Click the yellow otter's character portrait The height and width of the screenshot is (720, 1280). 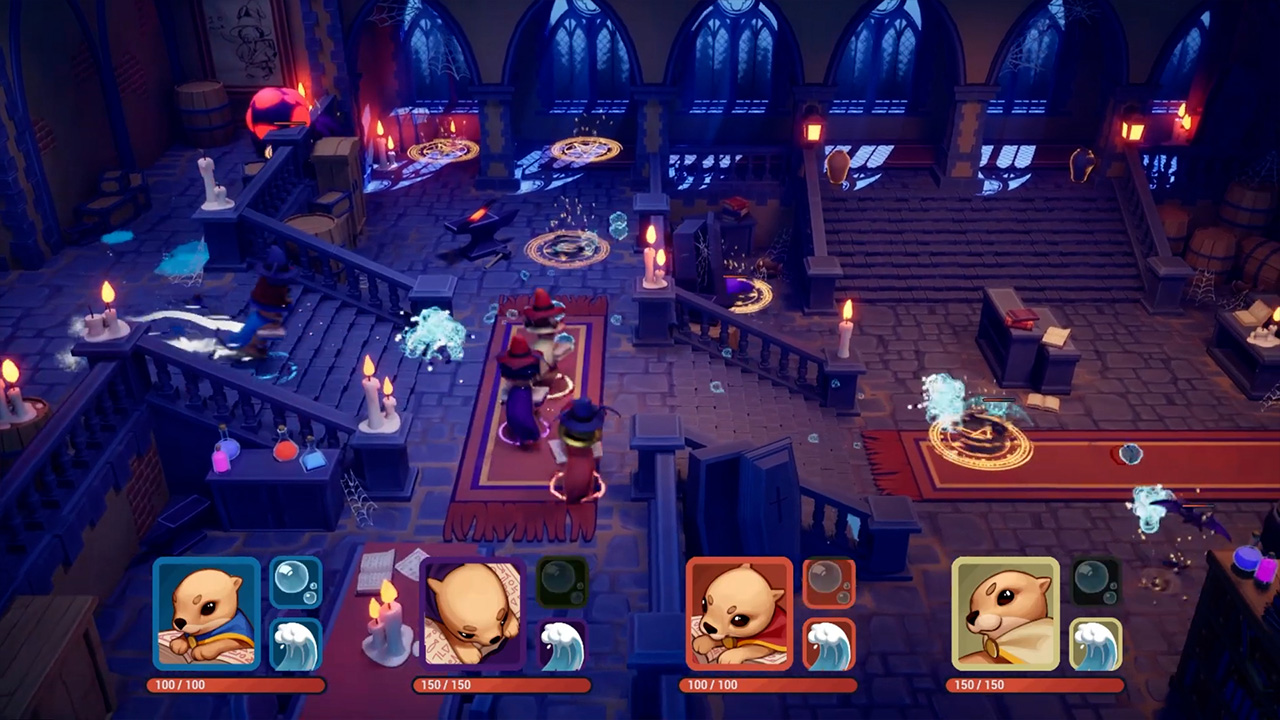coord(1006,612)
